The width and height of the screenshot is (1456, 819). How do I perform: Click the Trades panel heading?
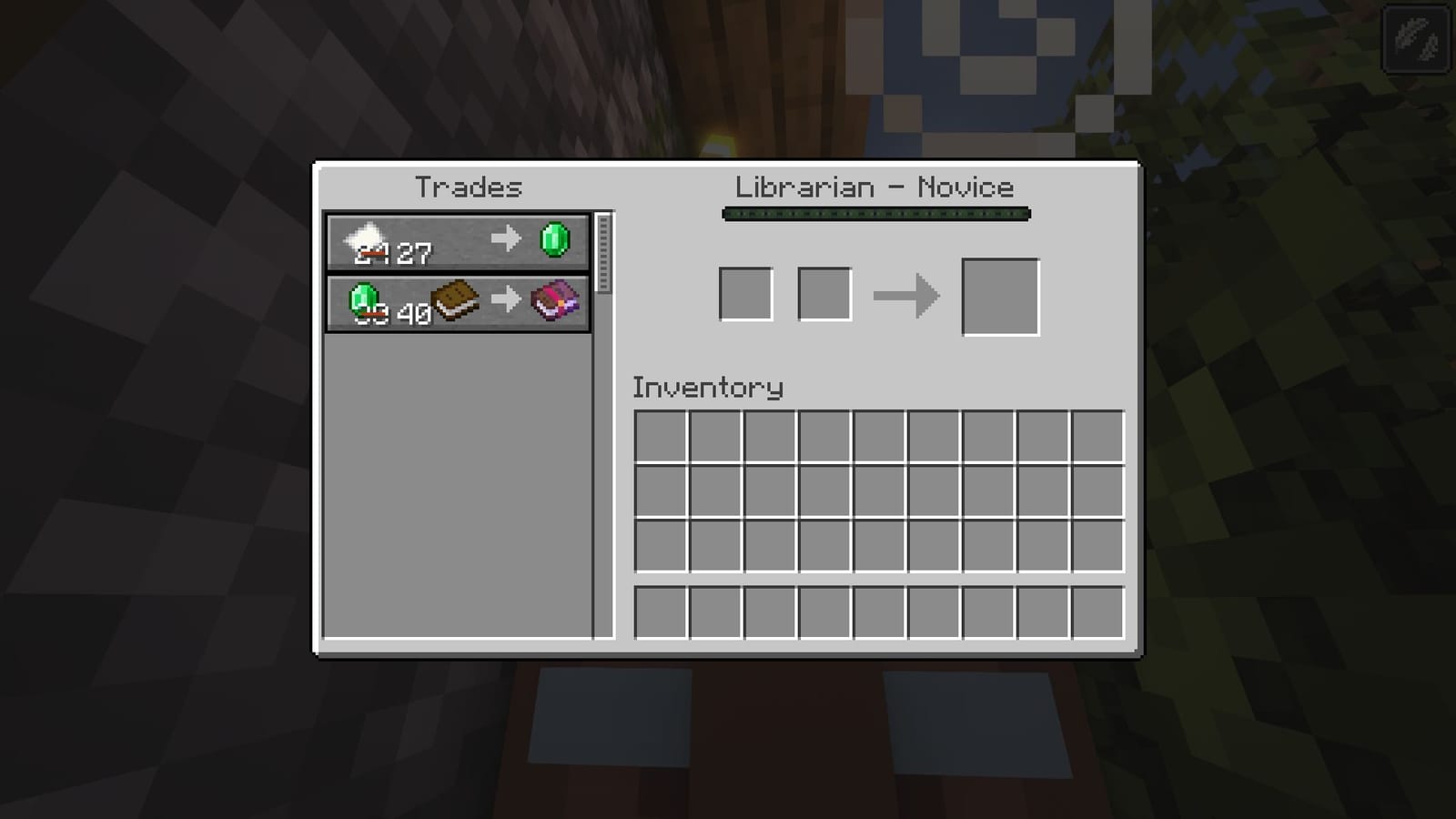tap(468, 187)
